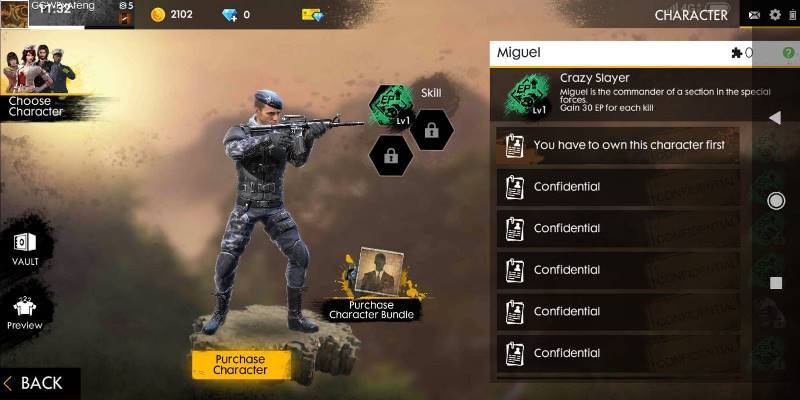Purchase the Miguel character

coord(240,365)
